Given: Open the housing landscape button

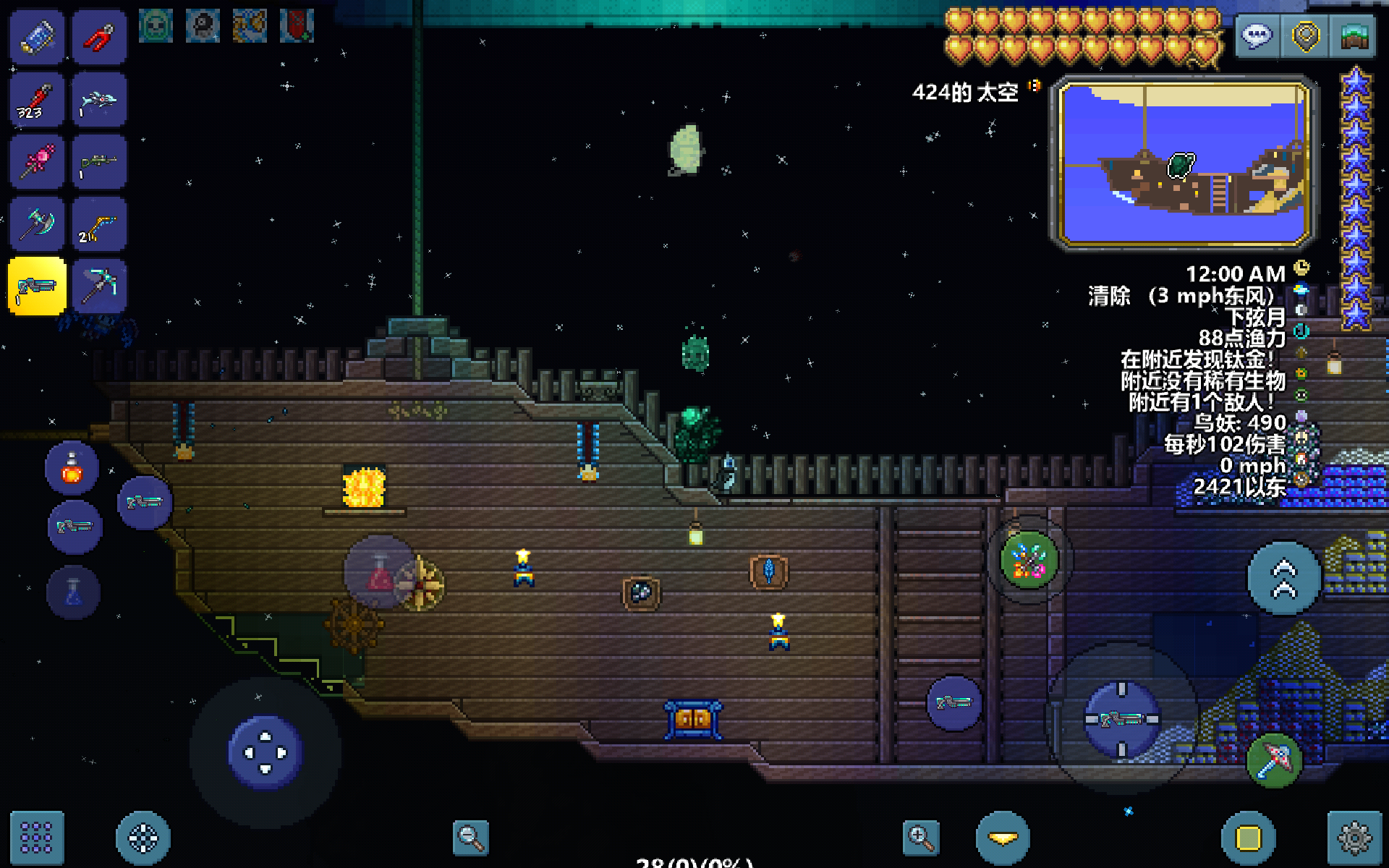Looking at the screenshot, I should pos(1354,35).
